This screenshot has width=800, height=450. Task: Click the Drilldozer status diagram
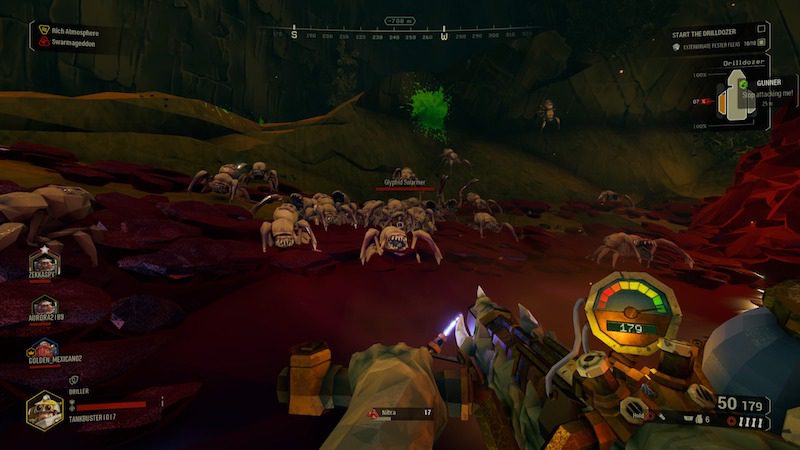click(x=741, y=100)
